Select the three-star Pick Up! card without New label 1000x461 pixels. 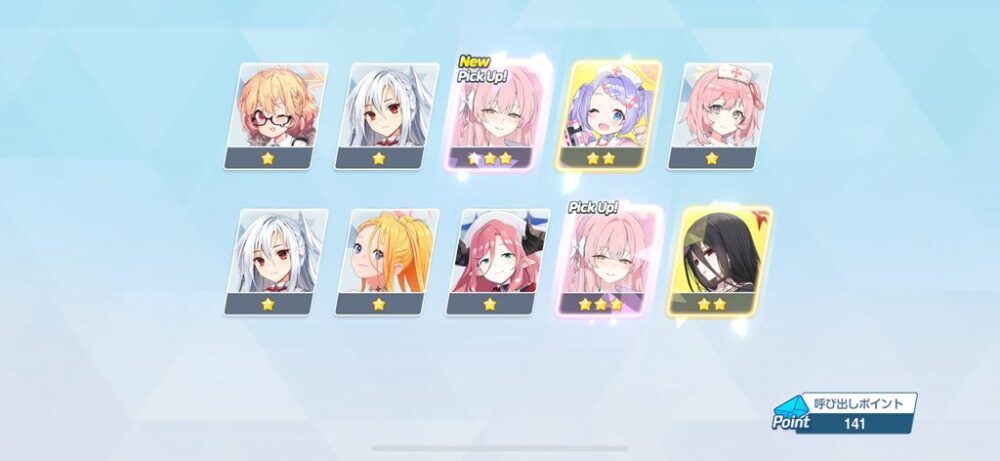pyautogui.click(x=607, y=262)
